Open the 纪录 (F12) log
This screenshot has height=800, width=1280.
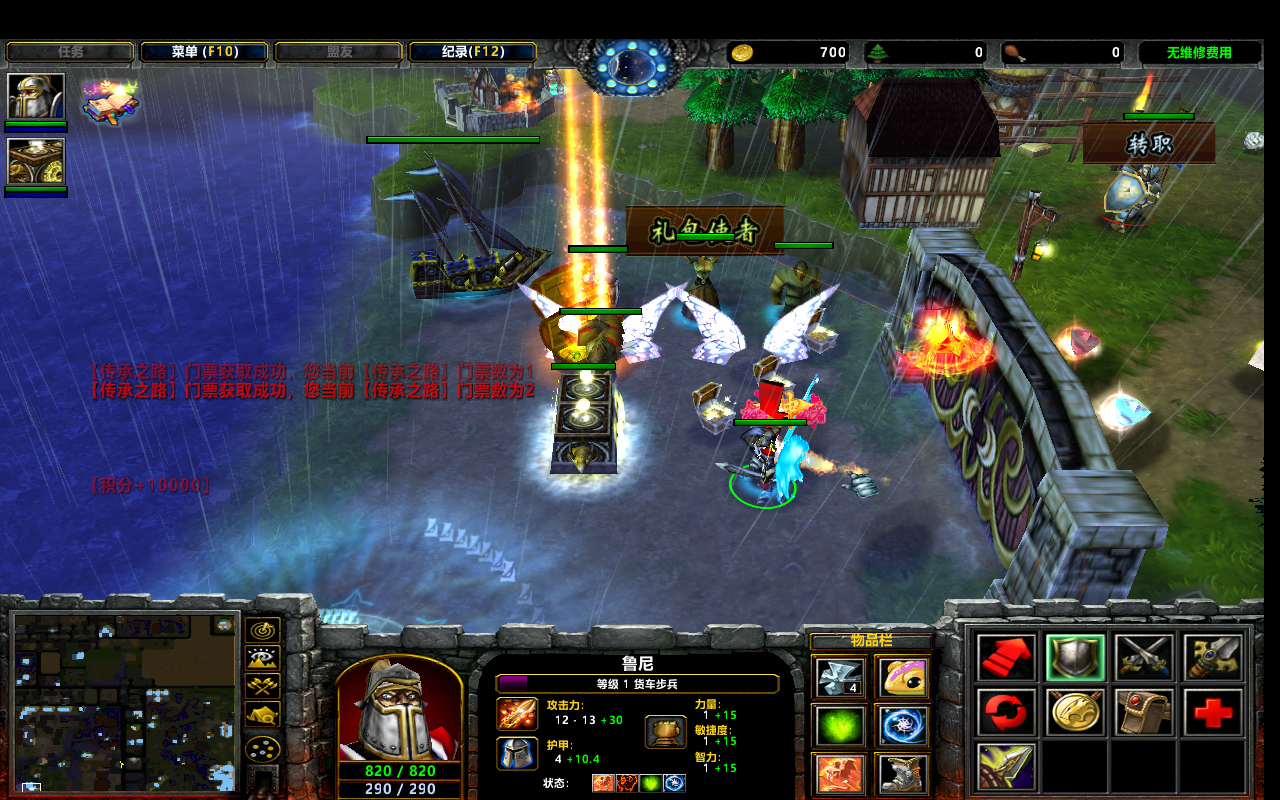tap(473, 52)
